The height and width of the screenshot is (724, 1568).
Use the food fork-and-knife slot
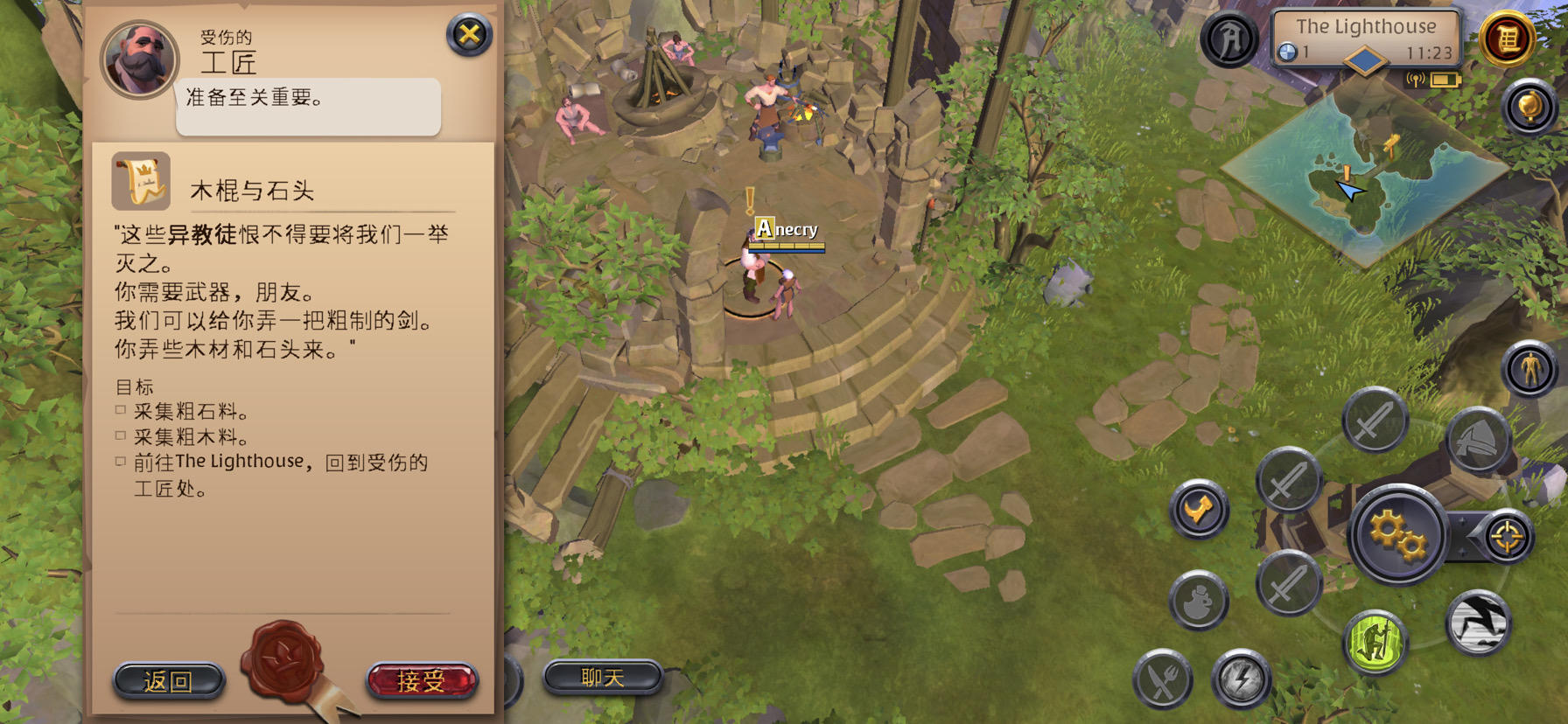pos(1163,679)
